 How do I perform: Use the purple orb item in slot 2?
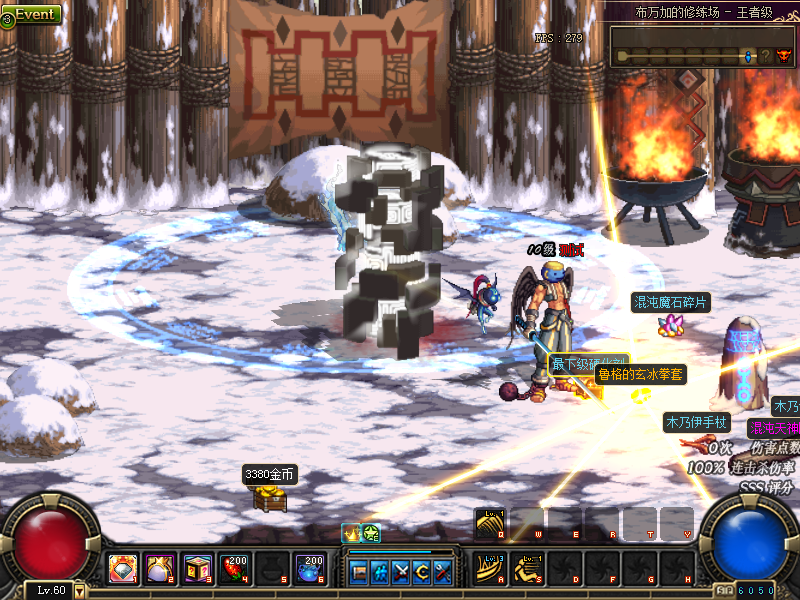tap(160, 569)
